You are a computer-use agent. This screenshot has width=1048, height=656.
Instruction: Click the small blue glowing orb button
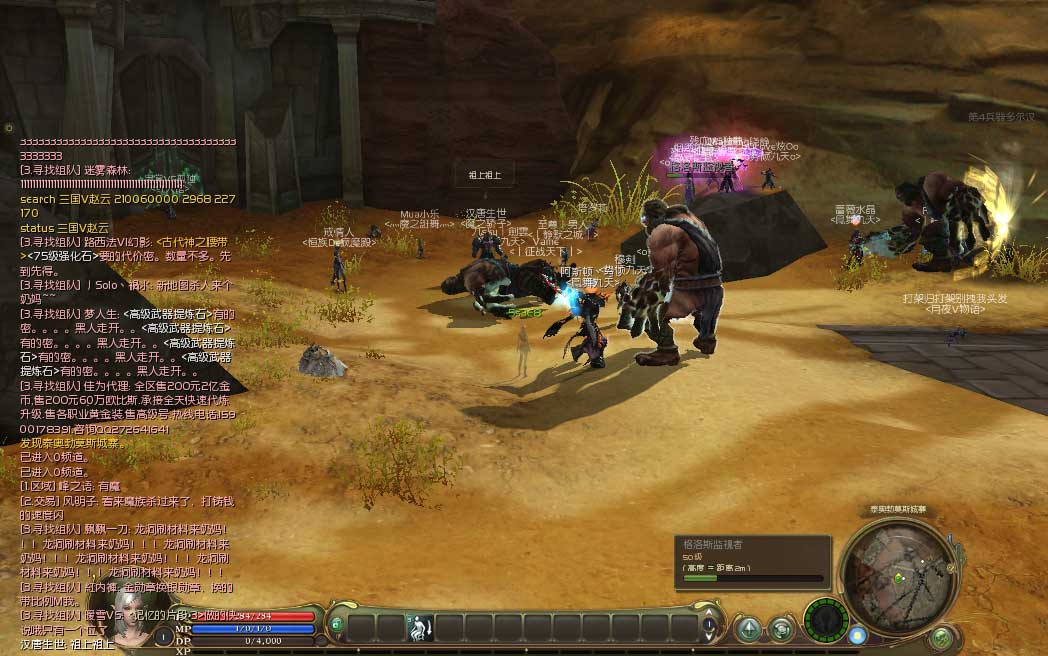pos(857,634)
